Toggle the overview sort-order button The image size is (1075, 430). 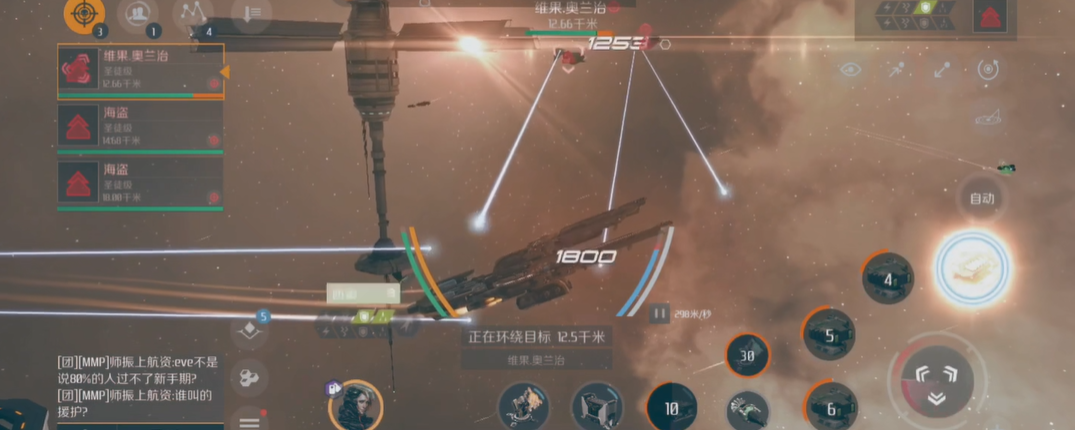point(249,15)
